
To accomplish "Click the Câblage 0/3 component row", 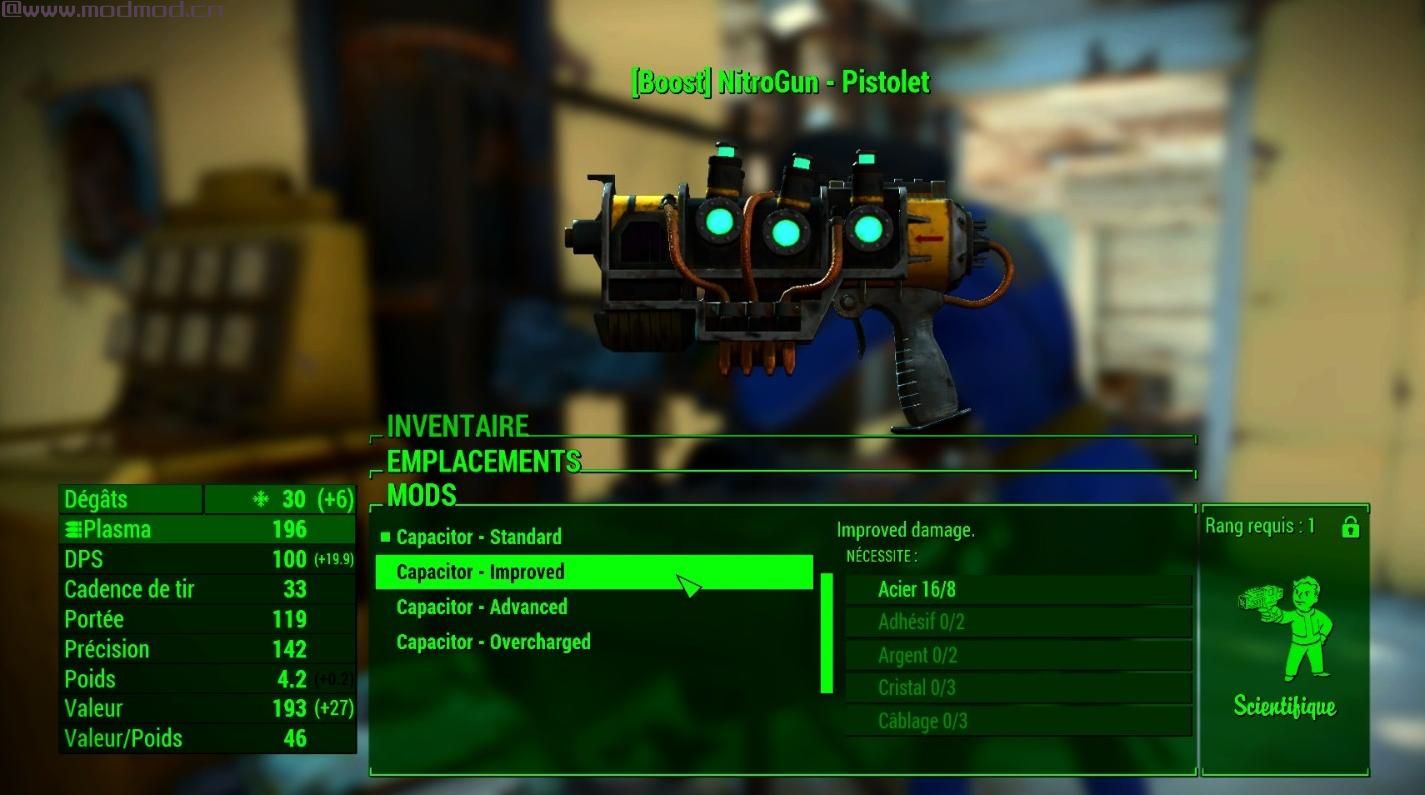I will click(1018, 721).
